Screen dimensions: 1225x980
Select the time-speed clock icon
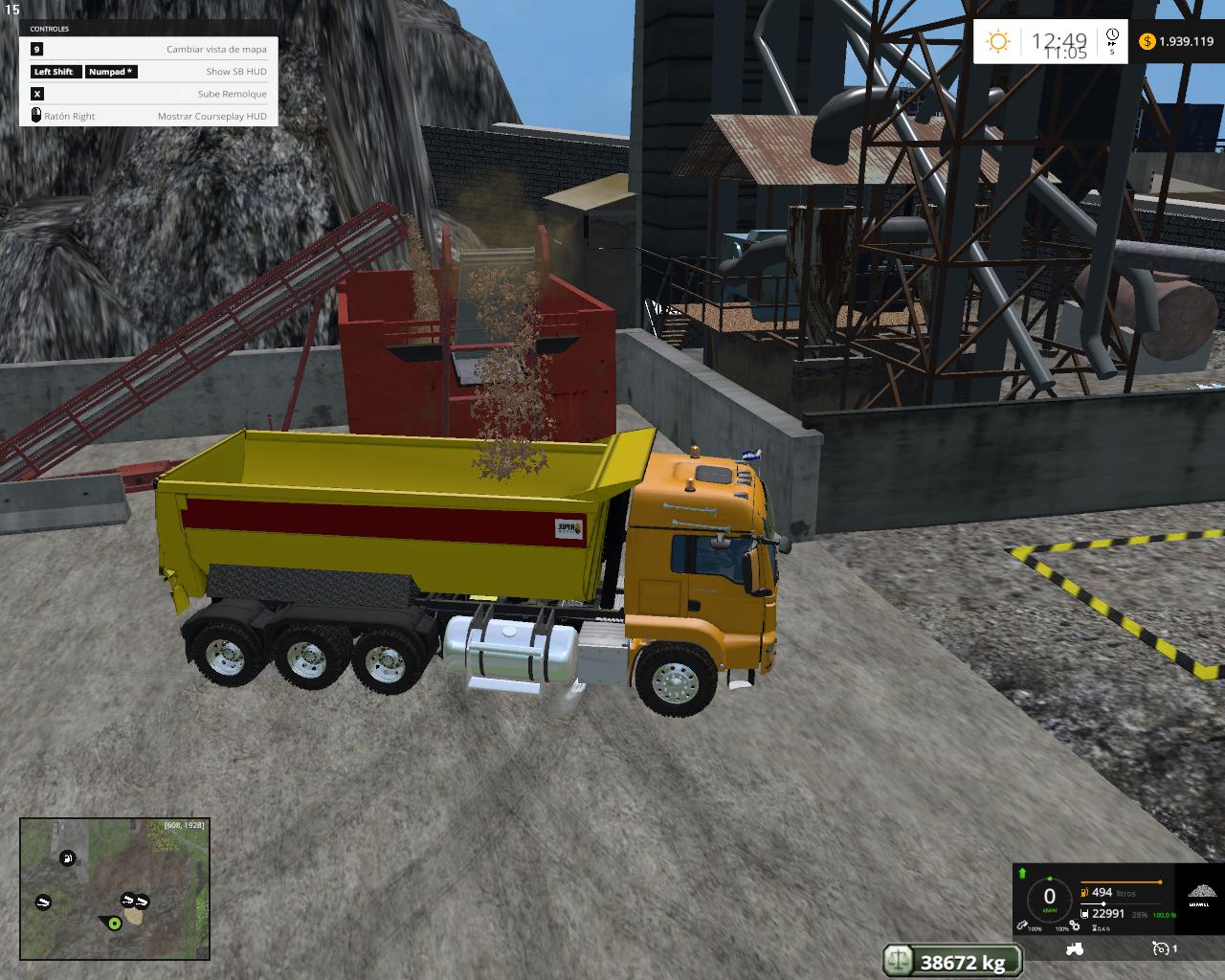(x=1112, y=37)
